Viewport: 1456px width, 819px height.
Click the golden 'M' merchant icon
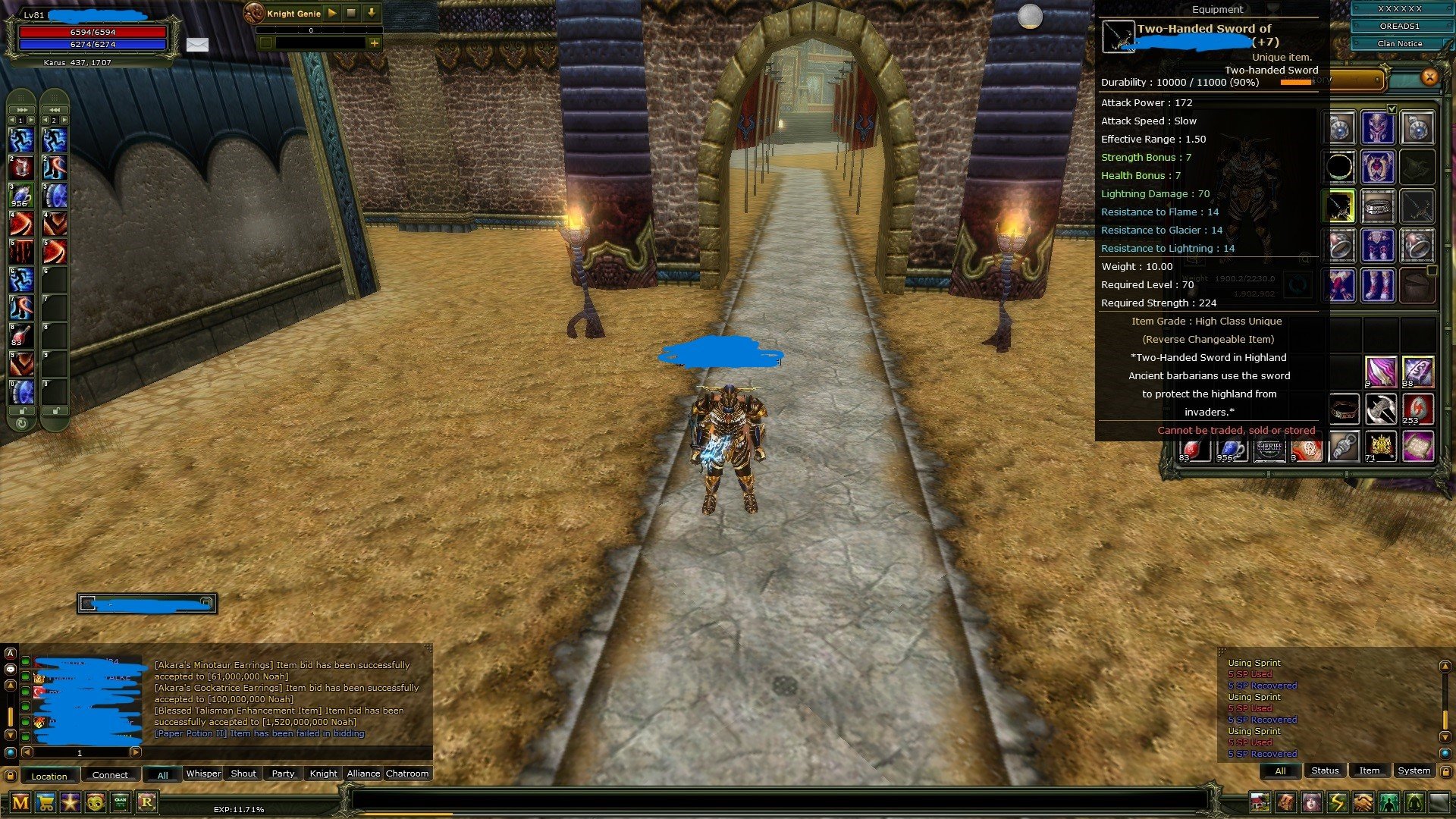19,802
